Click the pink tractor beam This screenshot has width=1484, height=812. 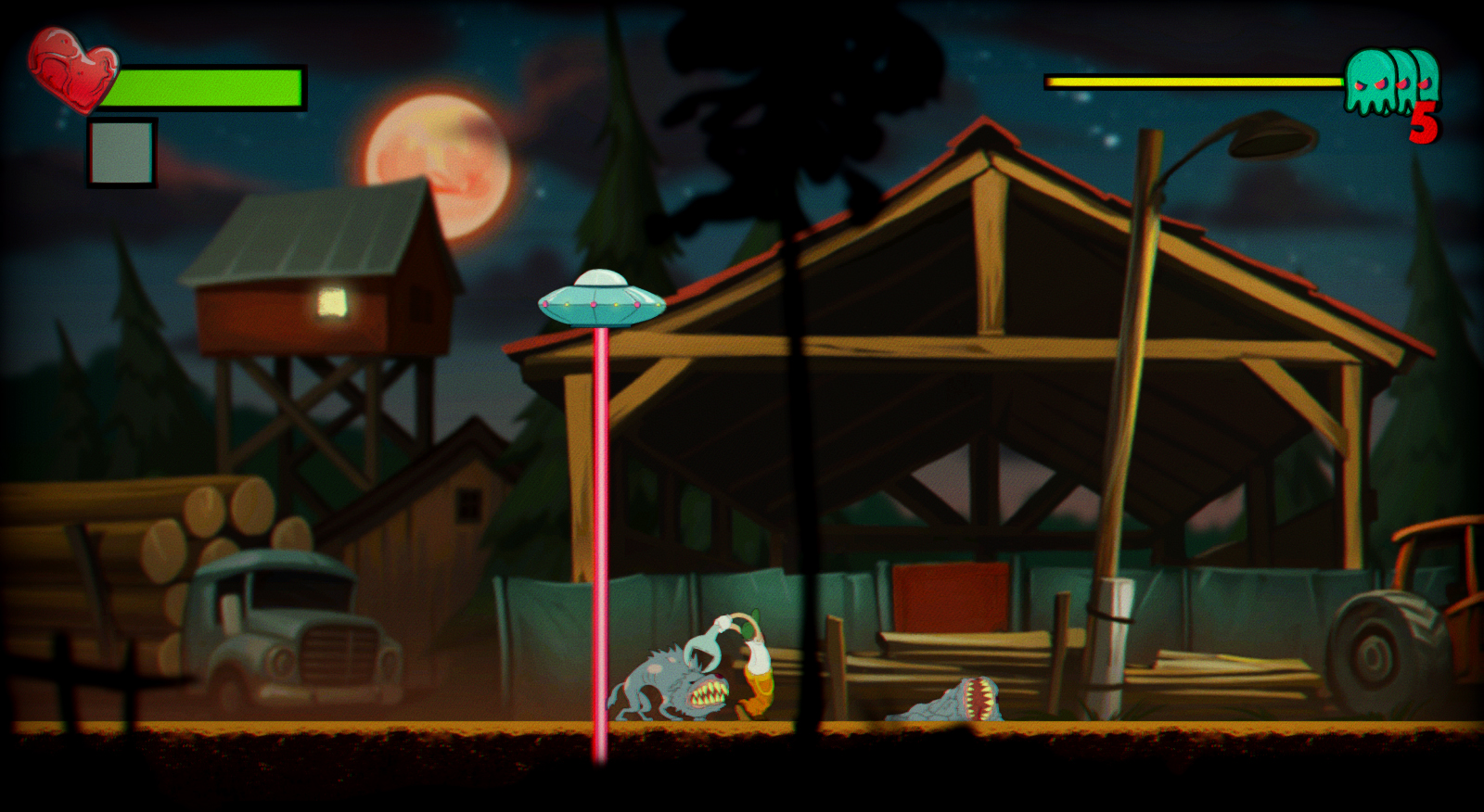pyautogui.click(x=599, y=510)
